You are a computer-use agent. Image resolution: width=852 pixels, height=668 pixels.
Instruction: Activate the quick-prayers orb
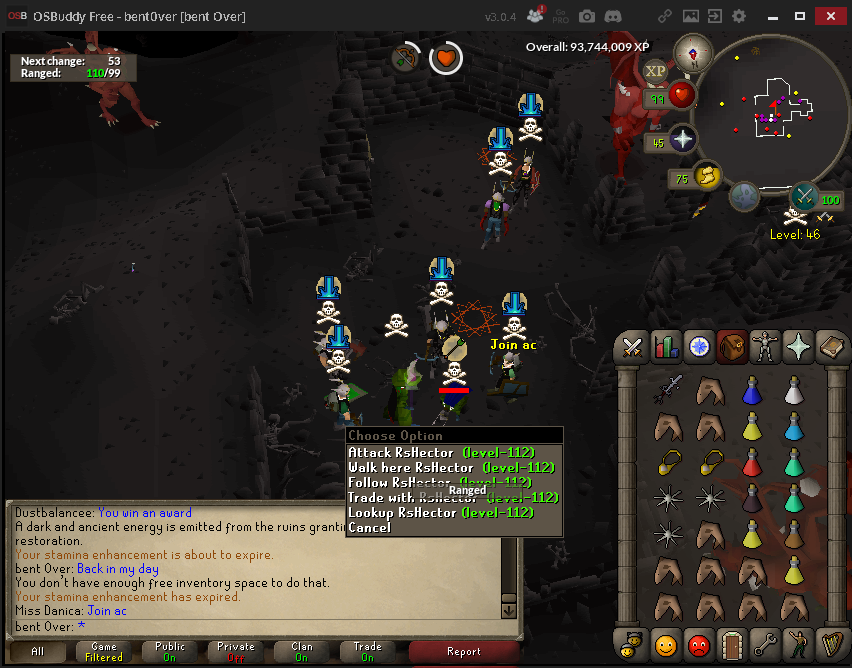click(x=682, y=139)
